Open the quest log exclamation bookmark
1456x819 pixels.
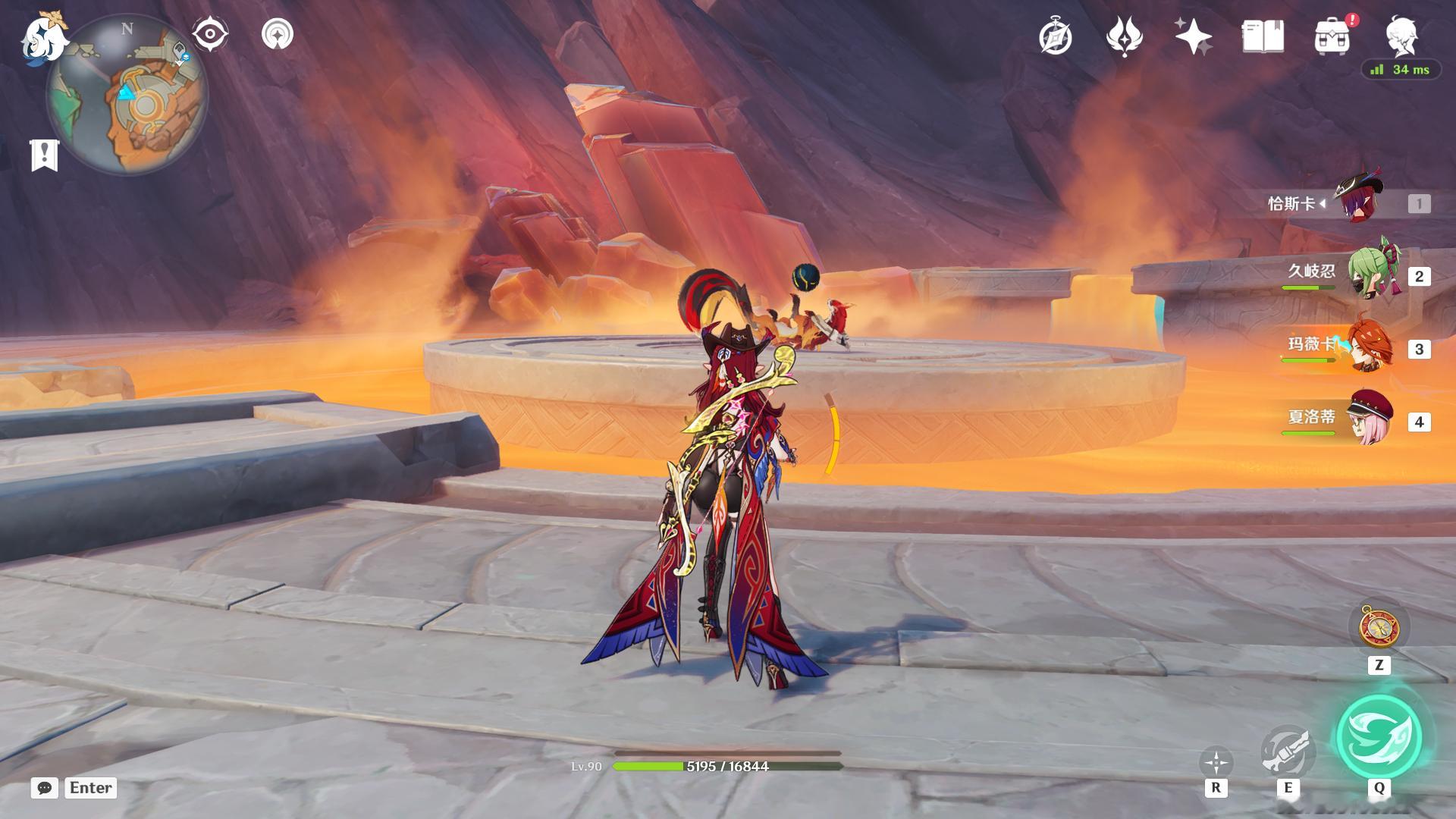45,155
